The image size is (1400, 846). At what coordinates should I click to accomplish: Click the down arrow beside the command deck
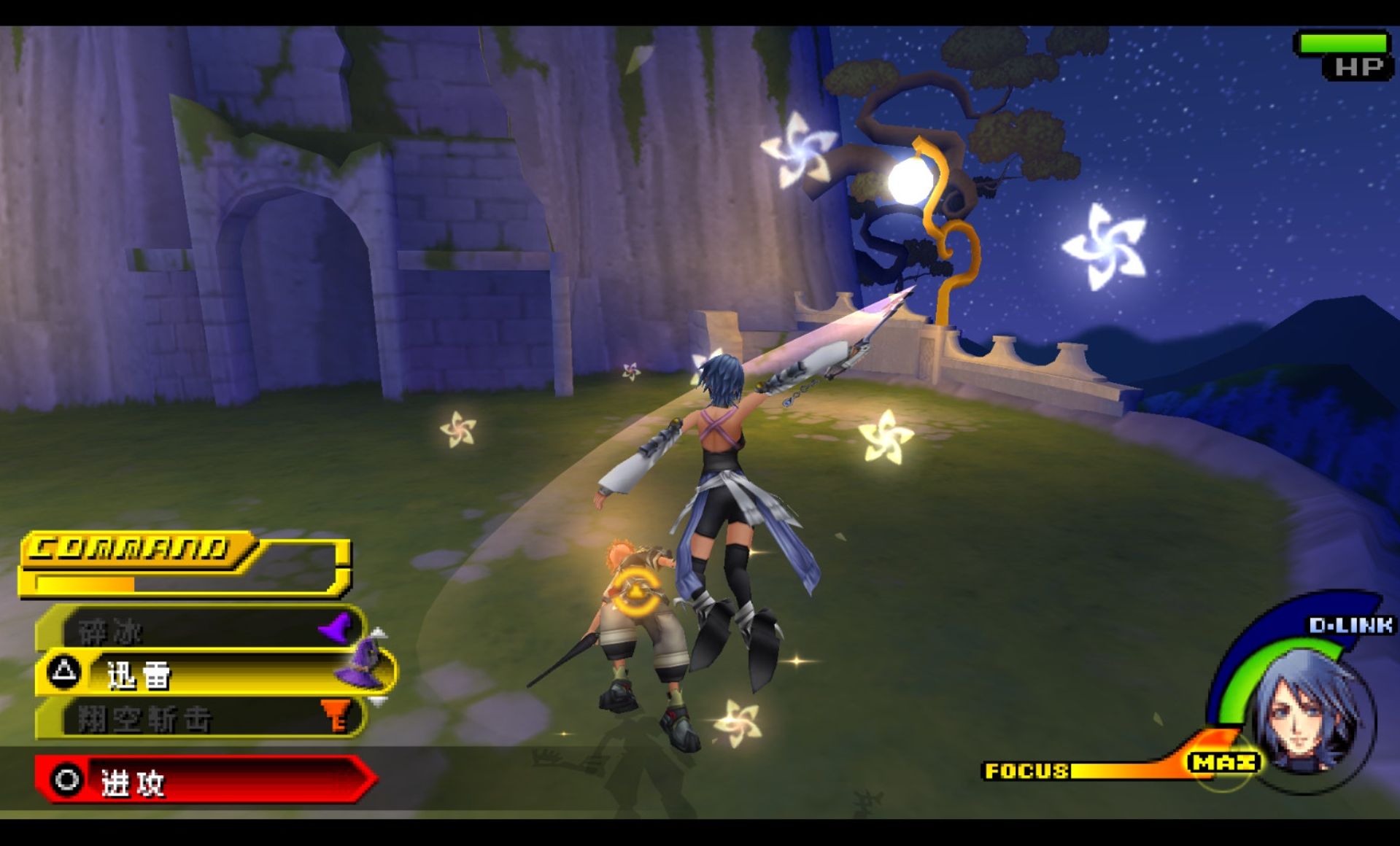(x=378, y=701)
